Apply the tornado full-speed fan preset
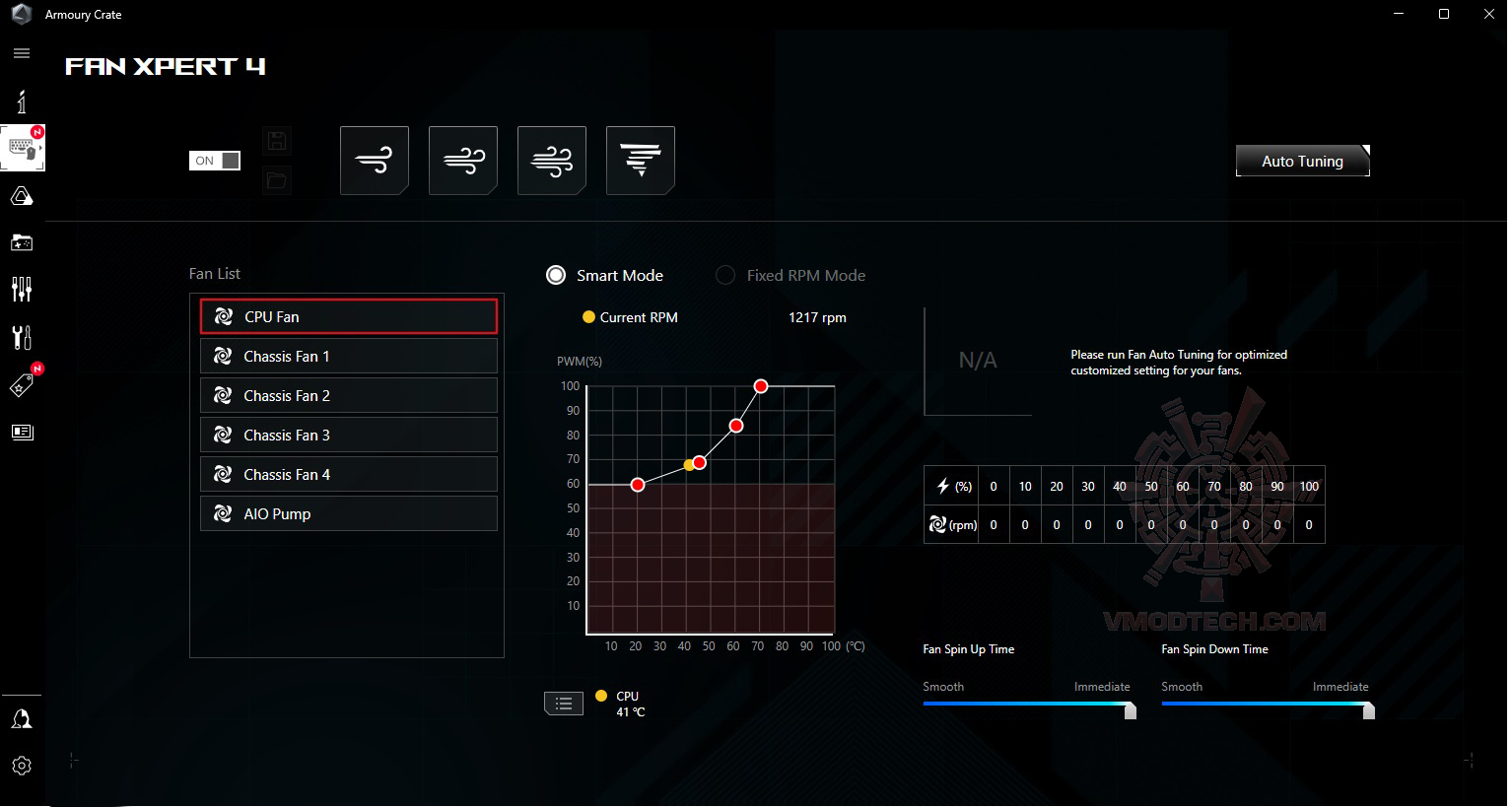 [x=641, y=160]
